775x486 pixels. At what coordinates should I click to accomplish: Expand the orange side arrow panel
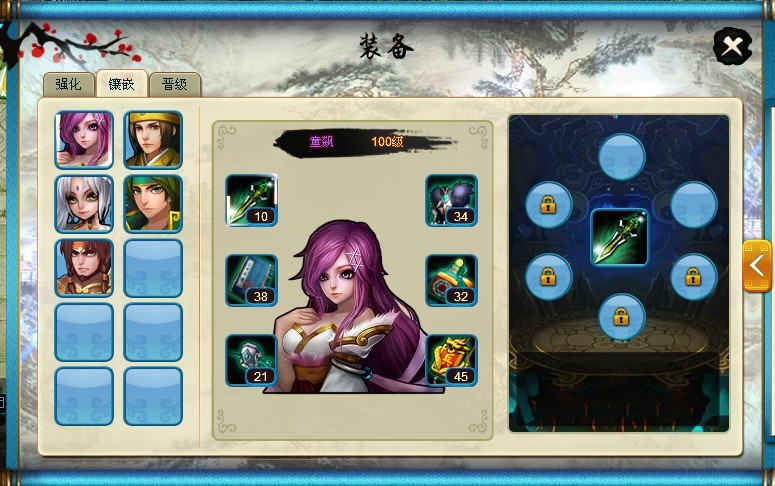(x=757, y=266)
